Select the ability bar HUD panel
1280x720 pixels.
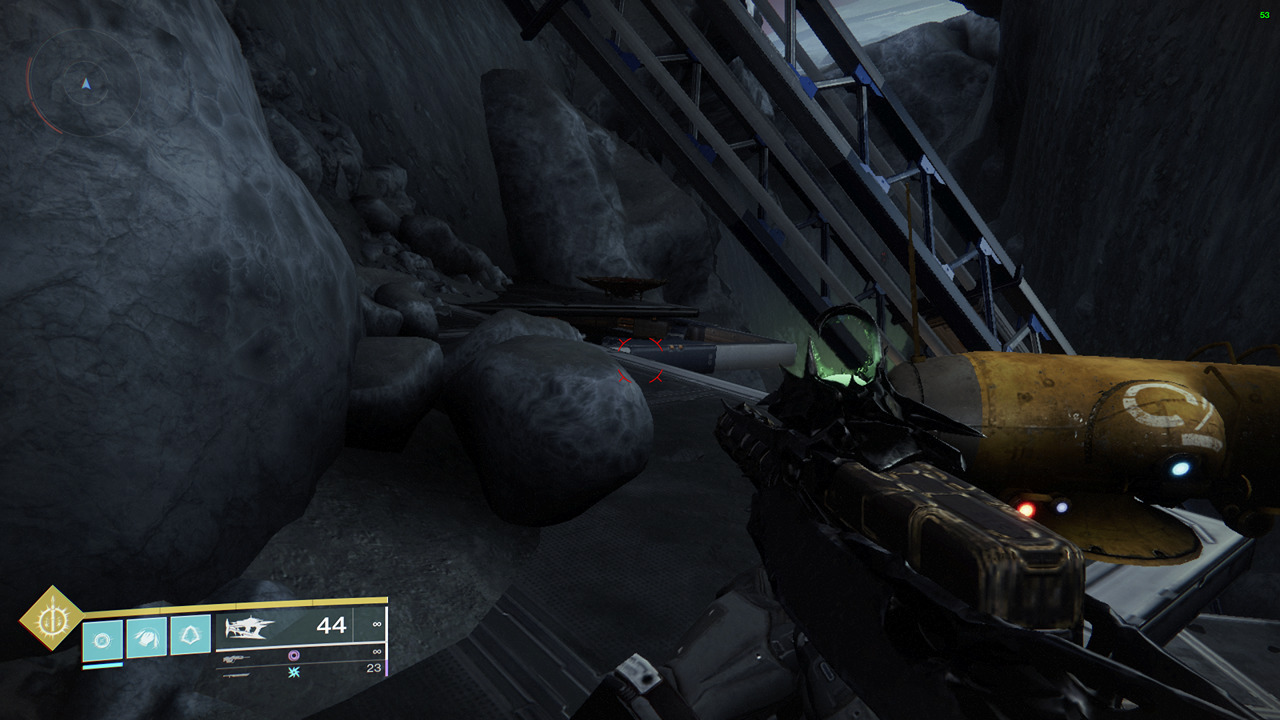click(x=145, y=638)
